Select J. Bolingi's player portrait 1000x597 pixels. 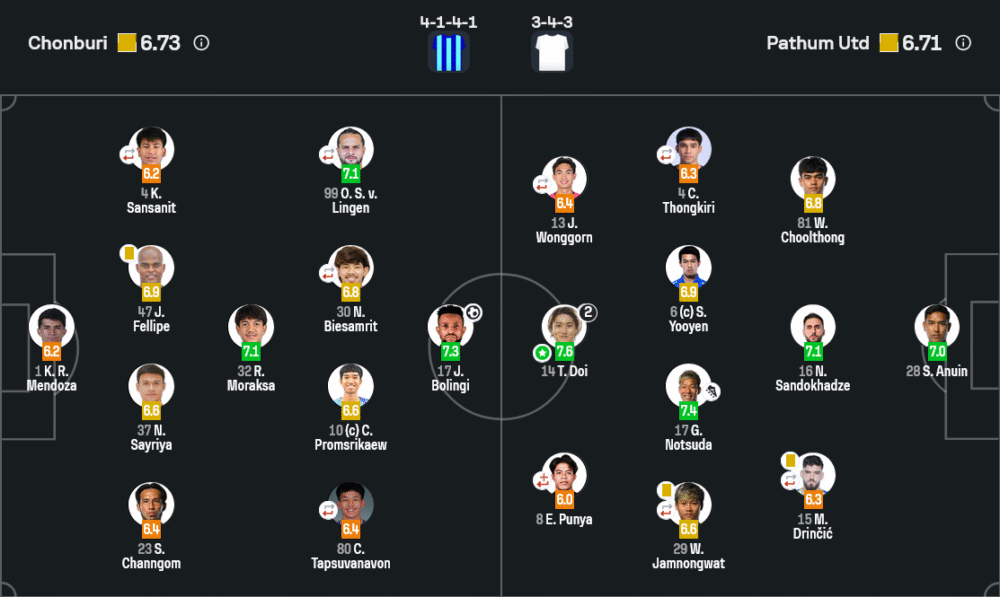[x=450, y=327]
